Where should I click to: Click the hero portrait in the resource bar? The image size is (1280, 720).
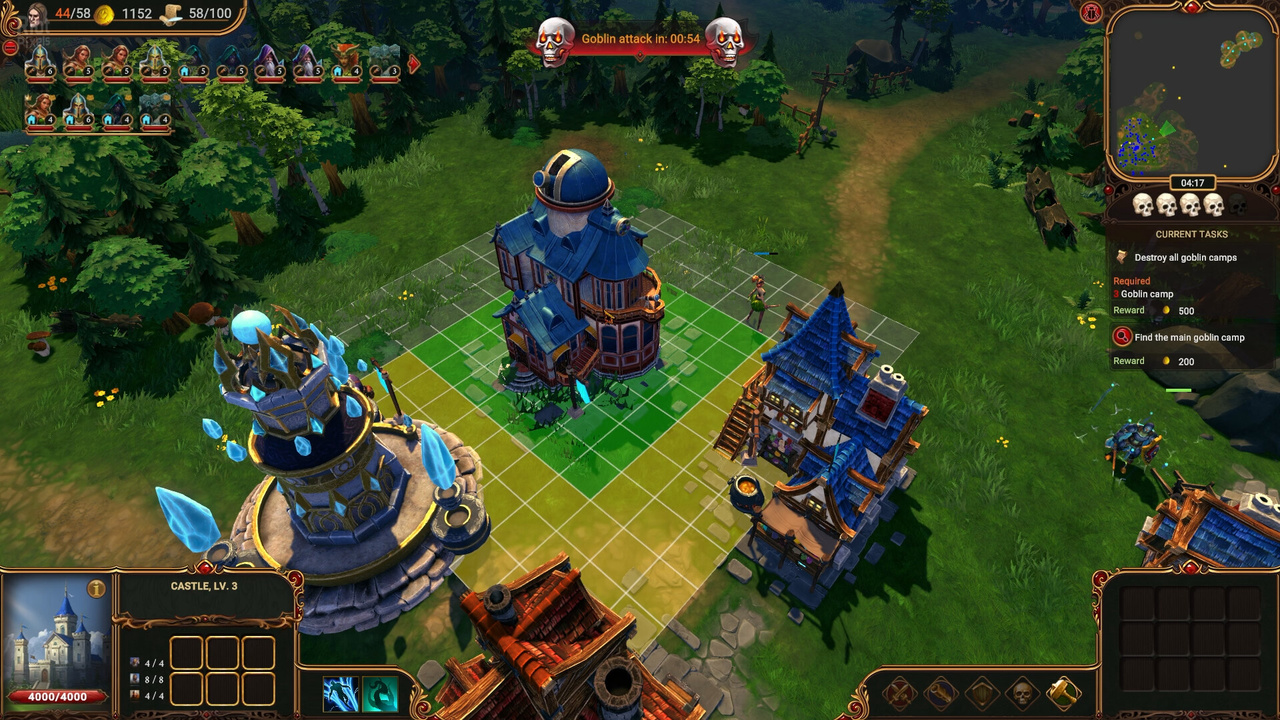(37, 15)
